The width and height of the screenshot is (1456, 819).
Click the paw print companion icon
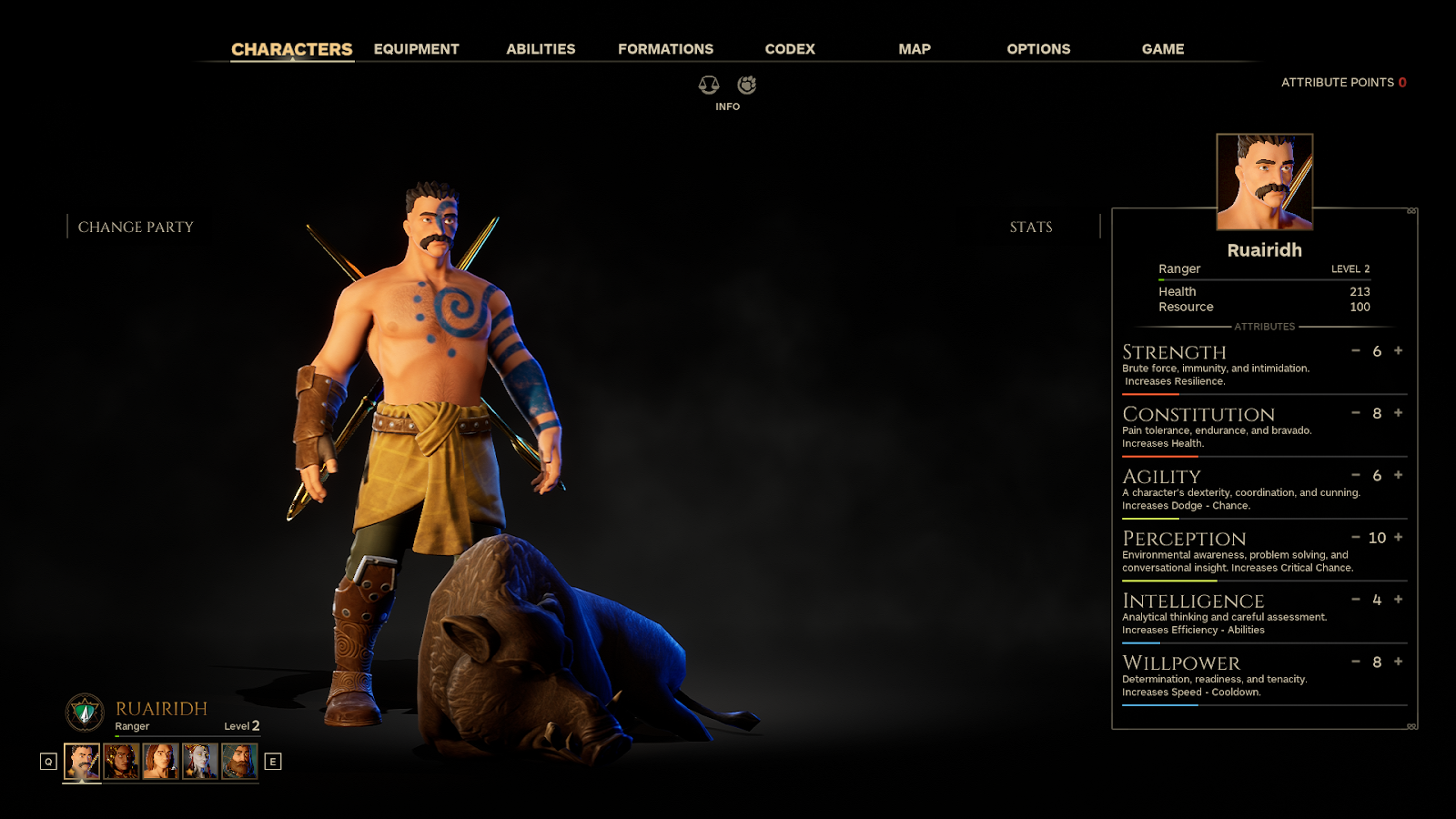747,85
